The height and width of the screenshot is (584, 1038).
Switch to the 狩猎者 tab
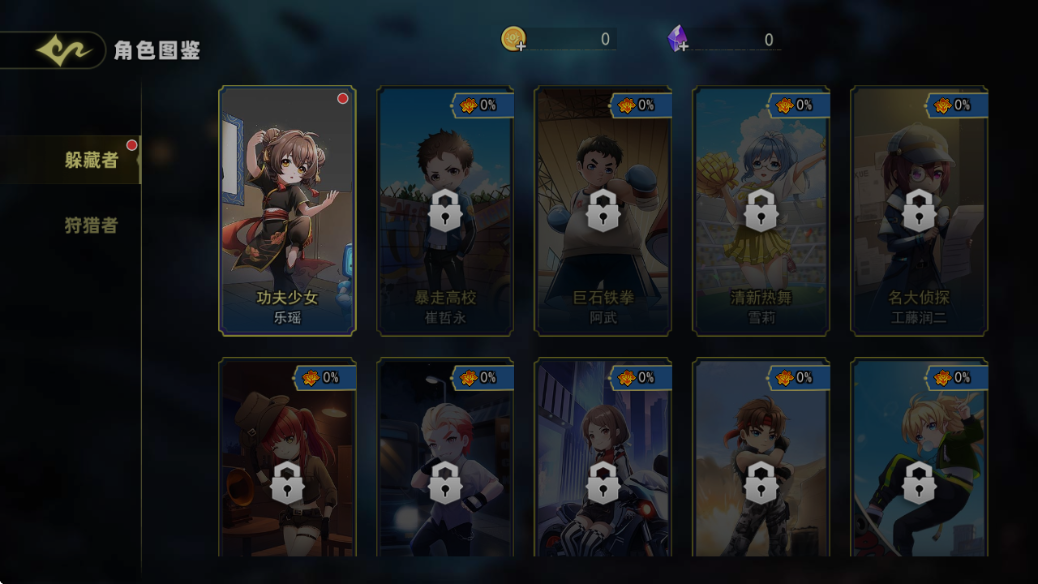coord(91,225)
